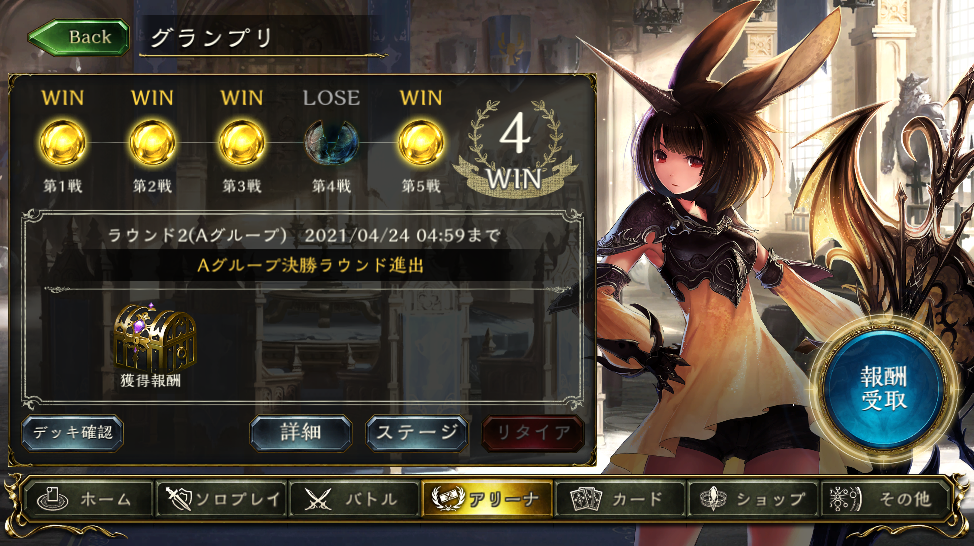
Task: Open the カード card tab
Action: pyautogui.click(x=620, y=499)
